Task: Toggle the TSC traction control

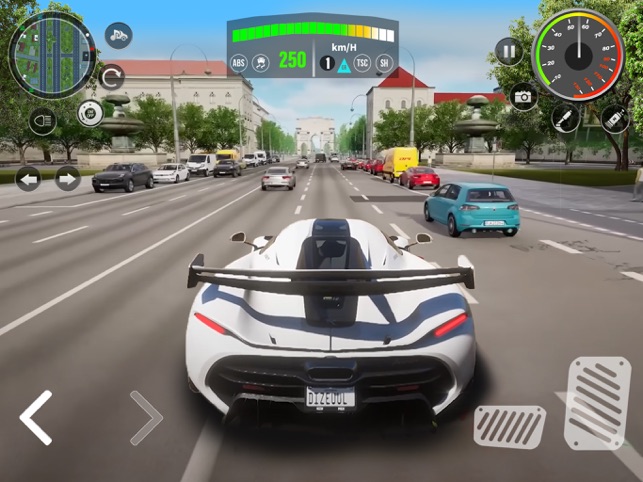Action: (x=362, y=62)
